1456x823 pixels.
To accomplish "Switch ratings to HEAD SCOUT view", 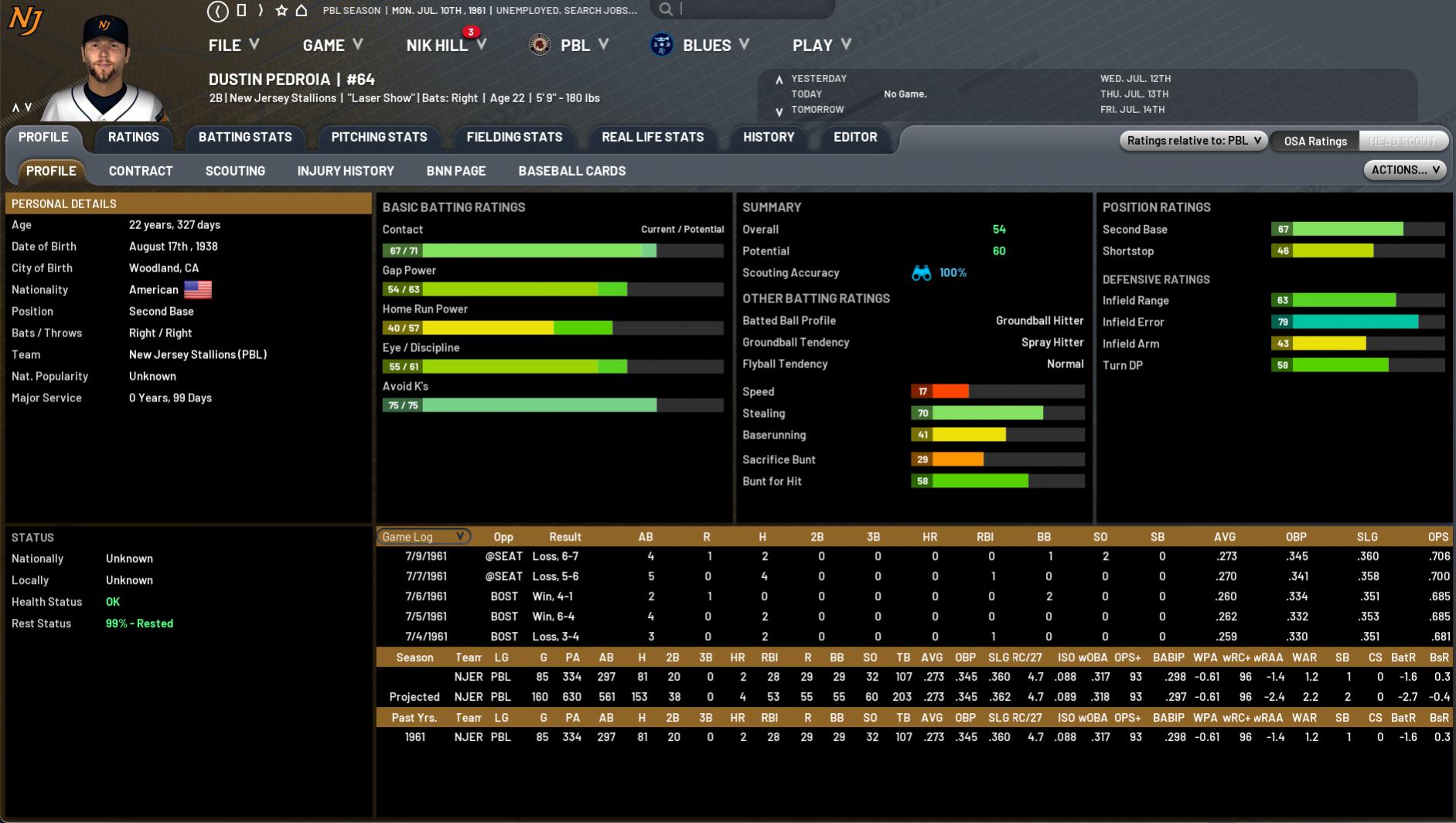I will [x=1403, y=141].
